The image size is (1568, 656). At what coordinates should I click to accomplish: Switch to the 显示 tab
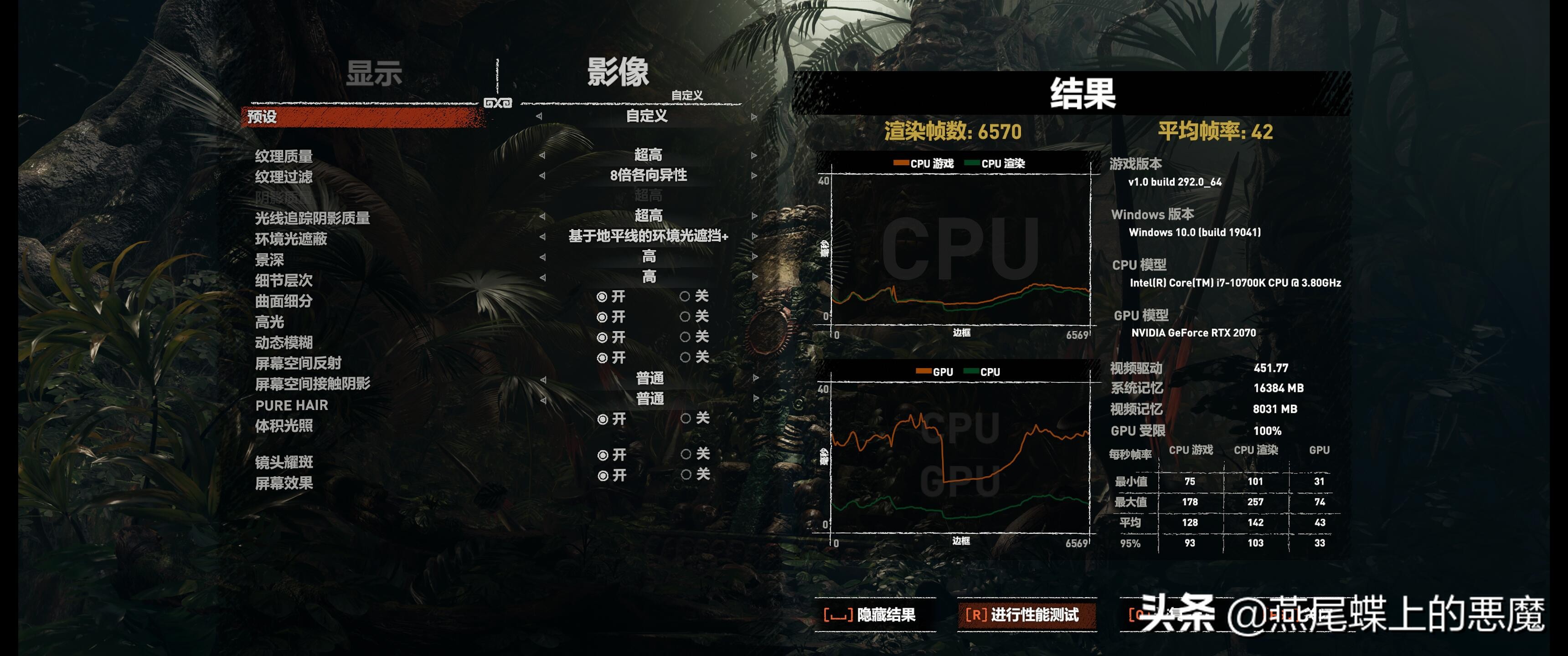(x=374, y=74)
